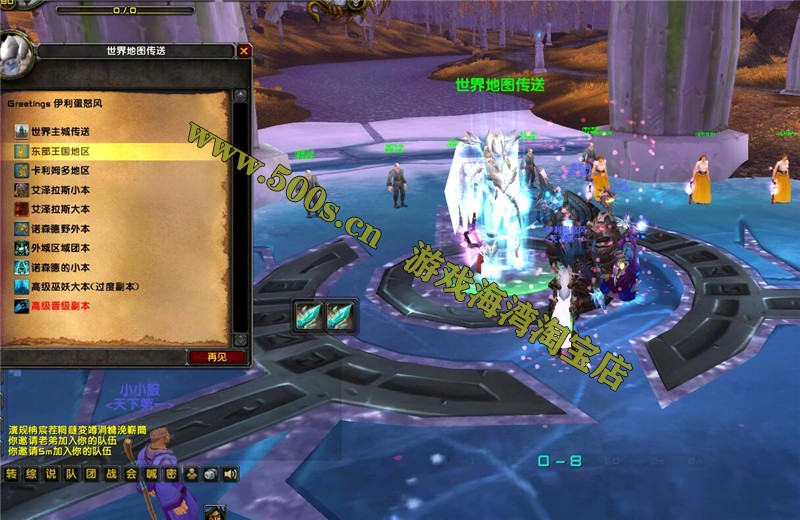This screenshot has height=520, width=800.
Task: Open the 密 whisper chat button
Action: coord(171,474)
